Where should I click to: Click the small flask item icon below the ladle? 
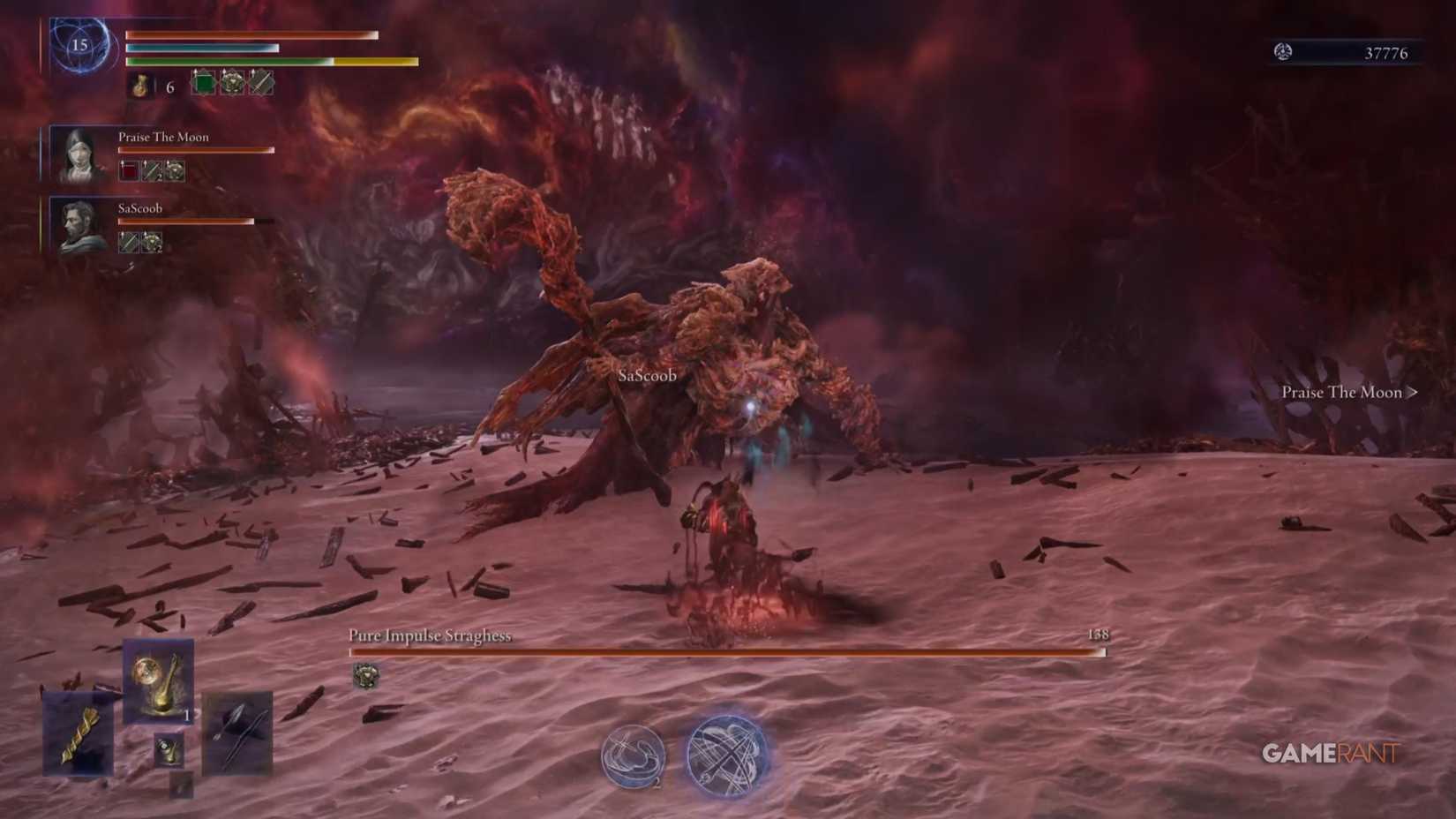click(x=169, y=750)
